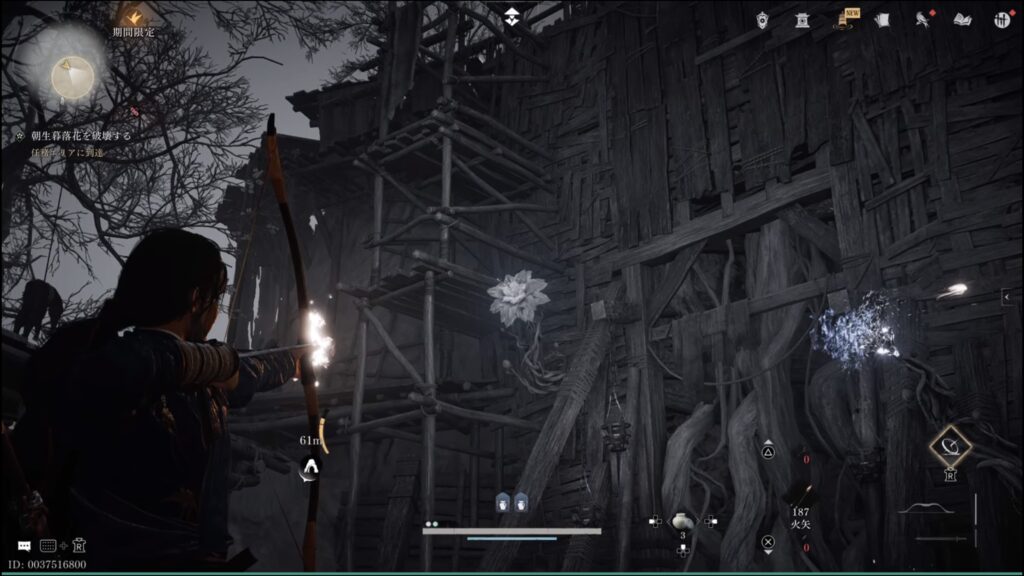Screen dimensions: 1024x576
Task: Open the chat speech-bubble icon
Action: [24, 546]
